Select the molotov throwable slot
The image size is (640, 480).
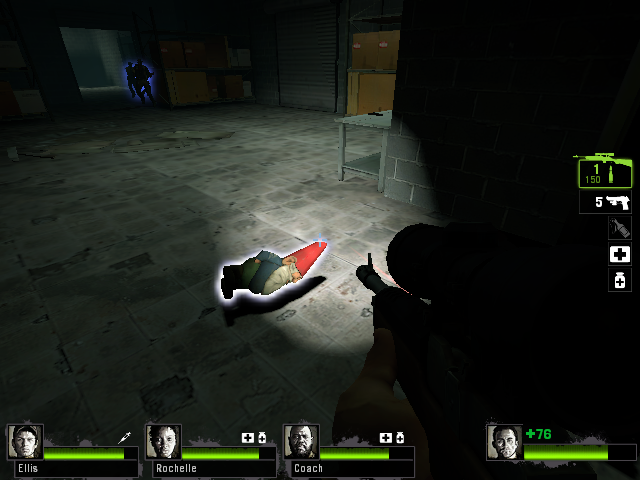[x=619, y=228]
